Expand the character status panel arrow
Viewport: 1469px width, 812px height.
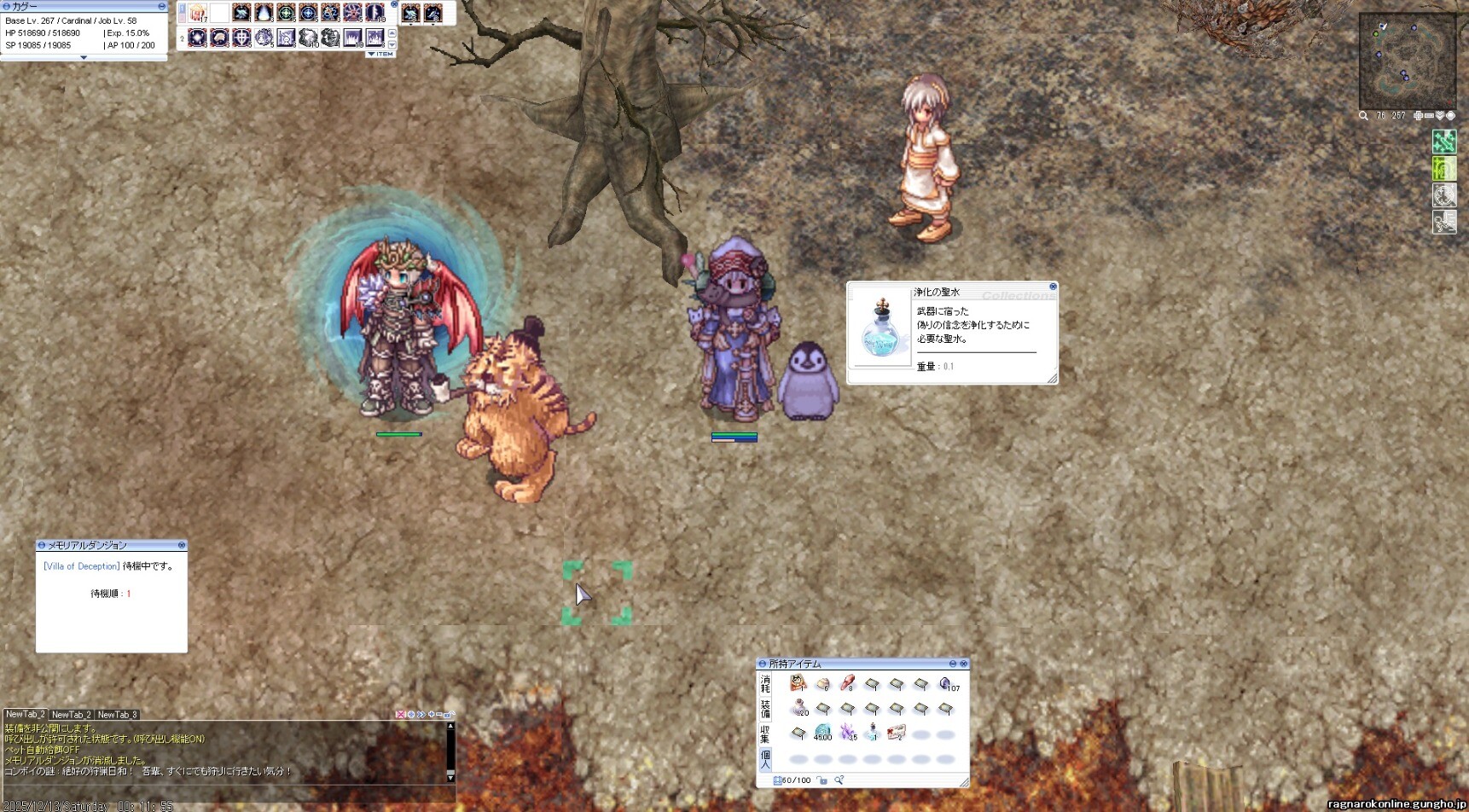pyautogui.click(x=83, y=57)
